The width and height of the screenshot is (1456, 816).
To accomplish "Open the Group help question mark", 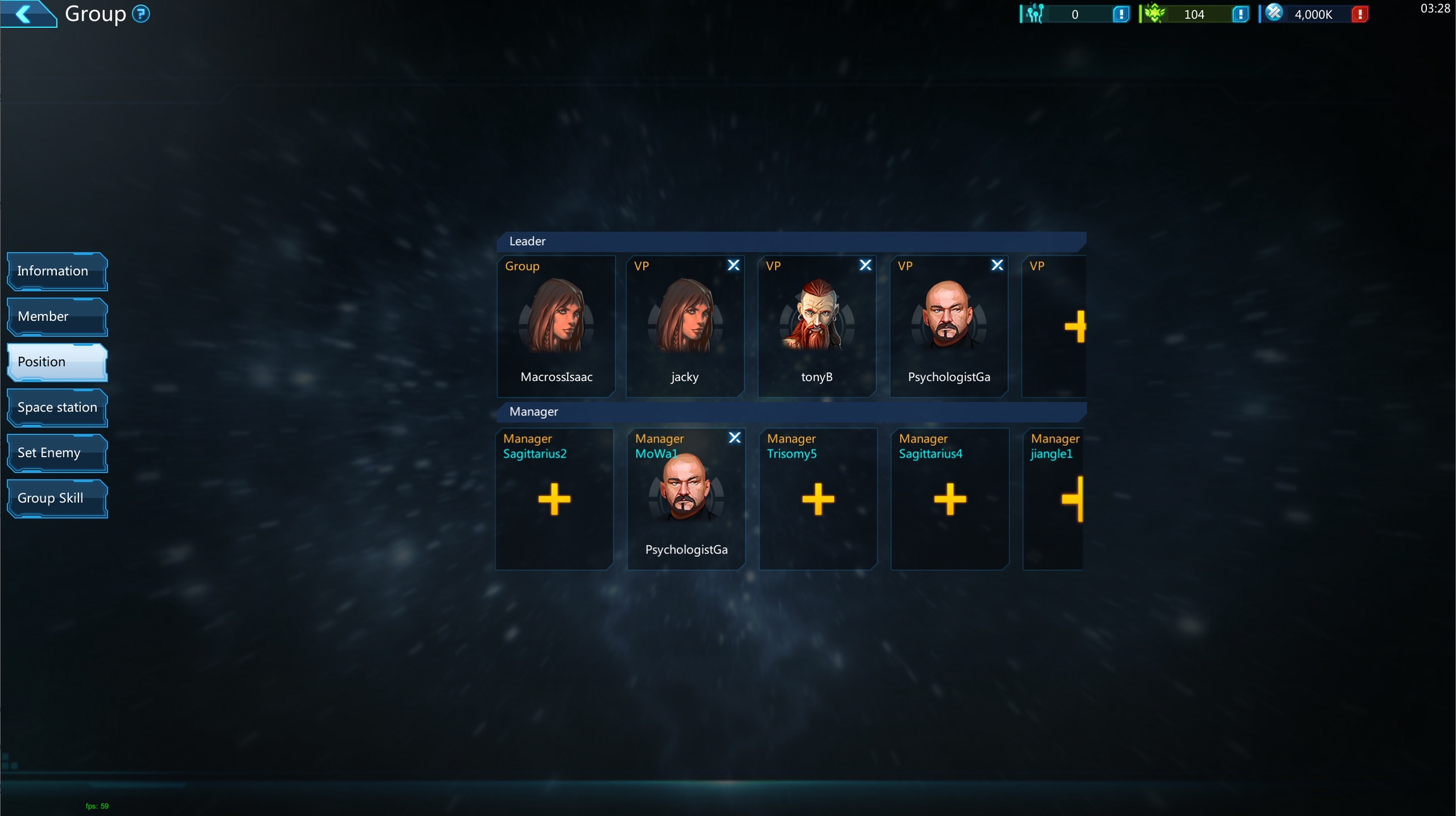I will (141, 13).
